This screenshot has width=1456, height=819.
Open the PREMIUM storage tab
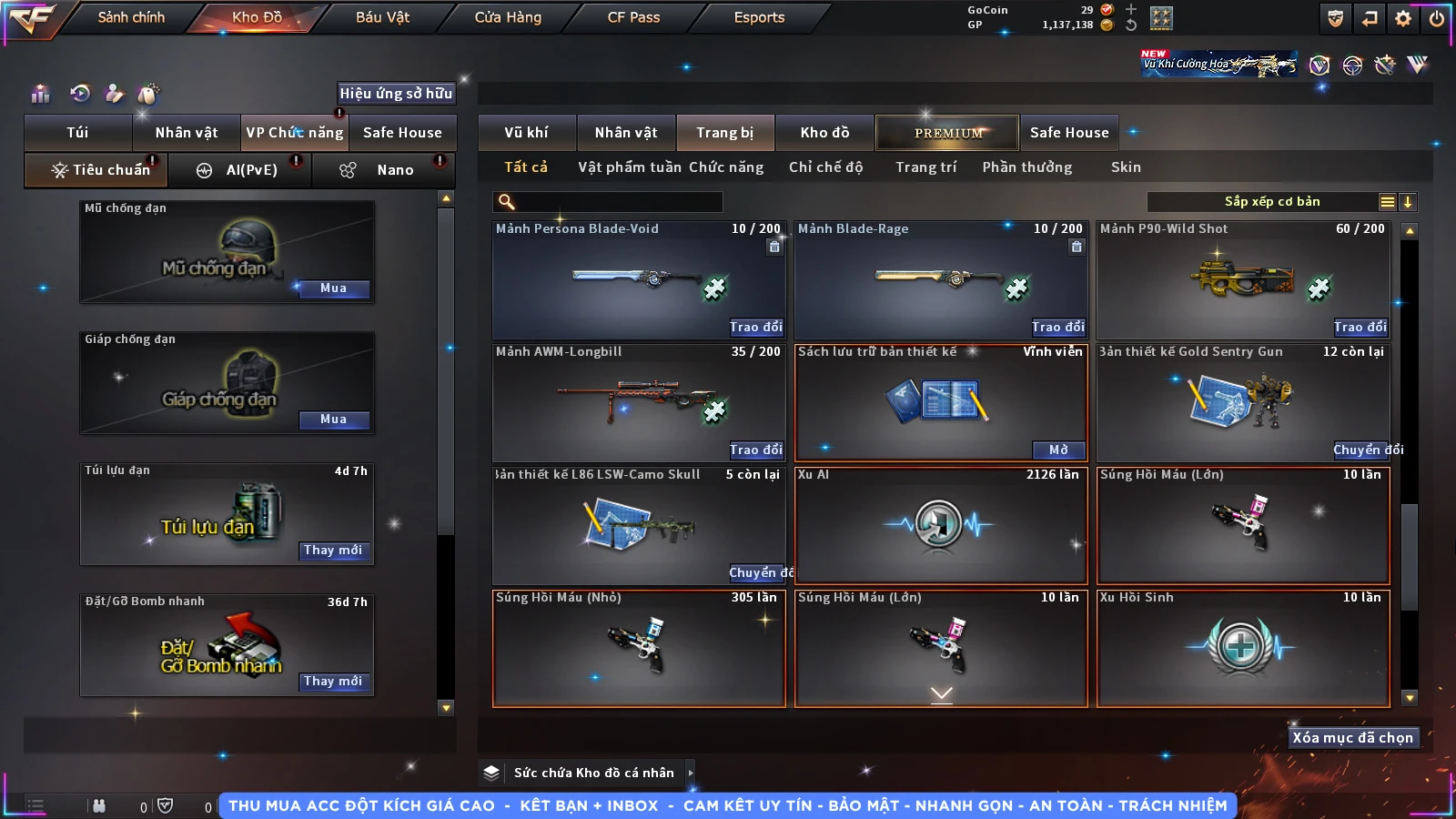947,133
